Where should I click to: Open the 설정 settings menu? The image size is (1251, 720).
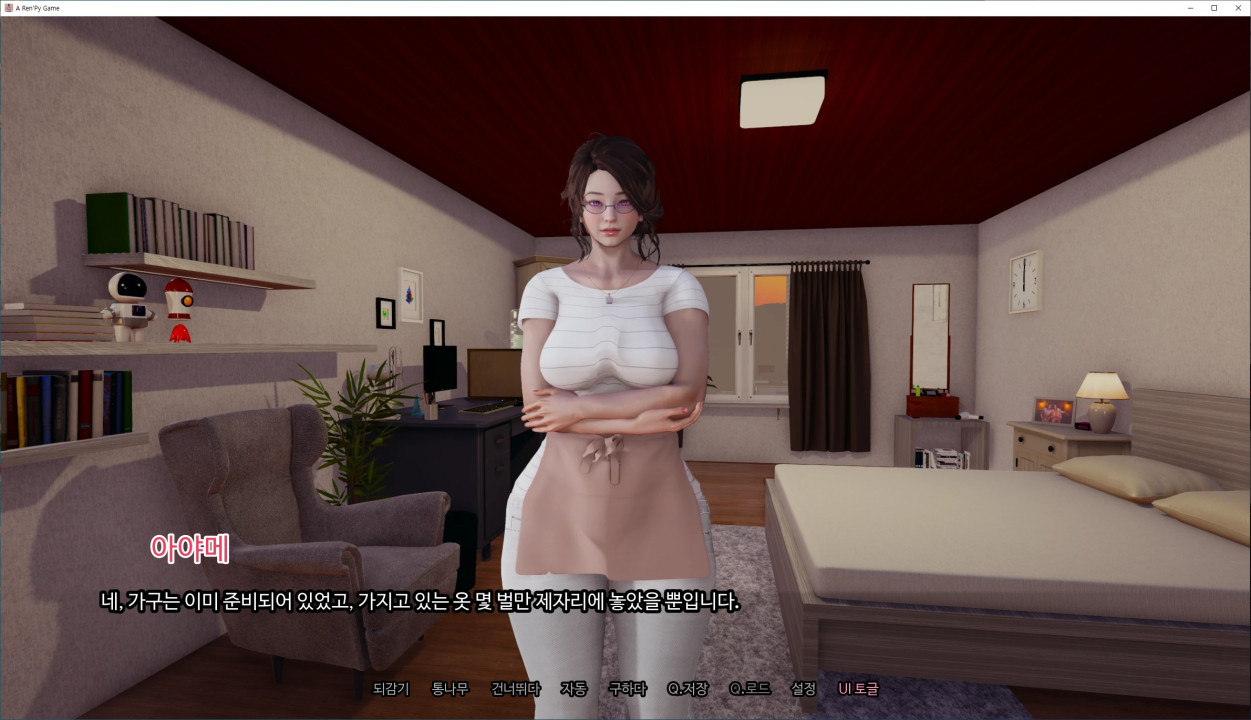tap(803, 689)
